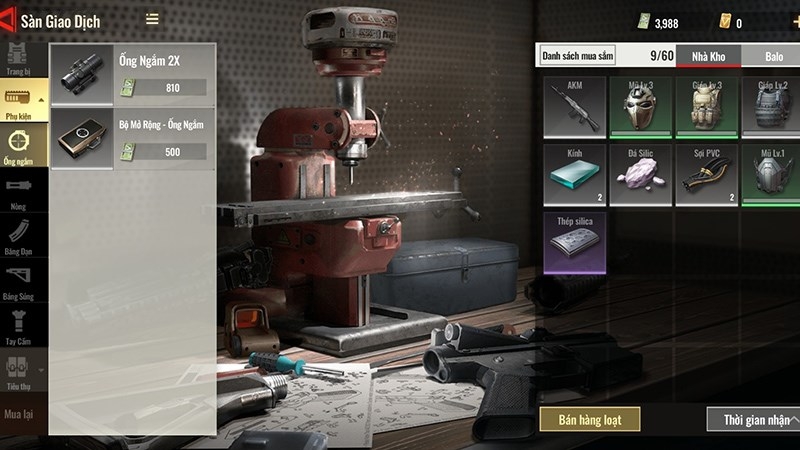Open the hamburger list menu

[152, 19]
